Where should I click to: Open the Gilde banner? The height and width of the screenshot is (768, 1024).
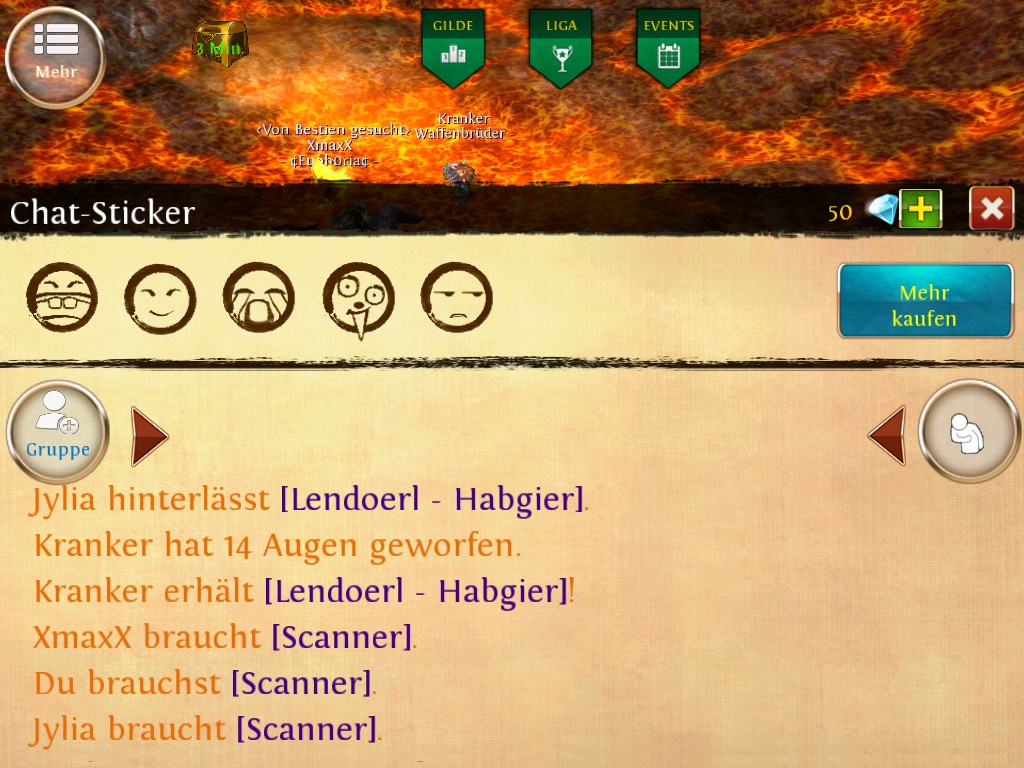[x=453, y=47]
